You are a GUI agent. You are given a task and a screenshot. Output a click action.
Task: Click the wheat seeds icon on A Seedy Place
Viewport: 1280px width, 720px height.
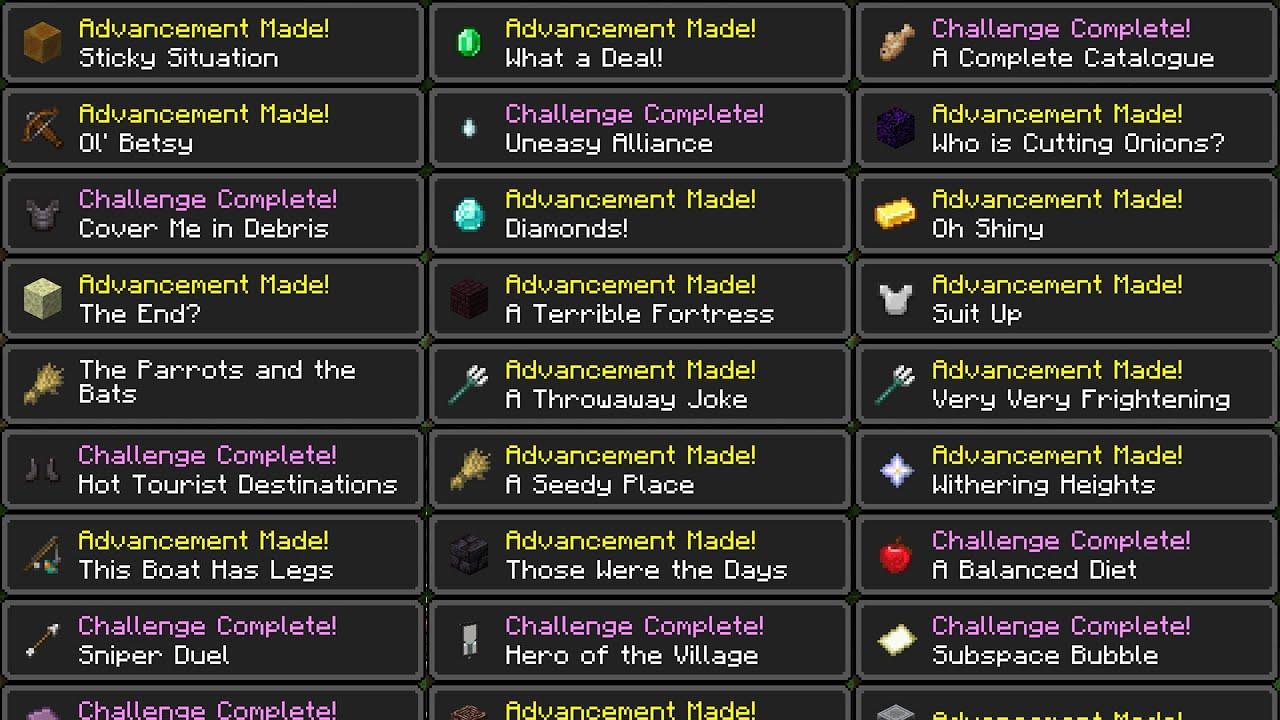click(469, 469)
